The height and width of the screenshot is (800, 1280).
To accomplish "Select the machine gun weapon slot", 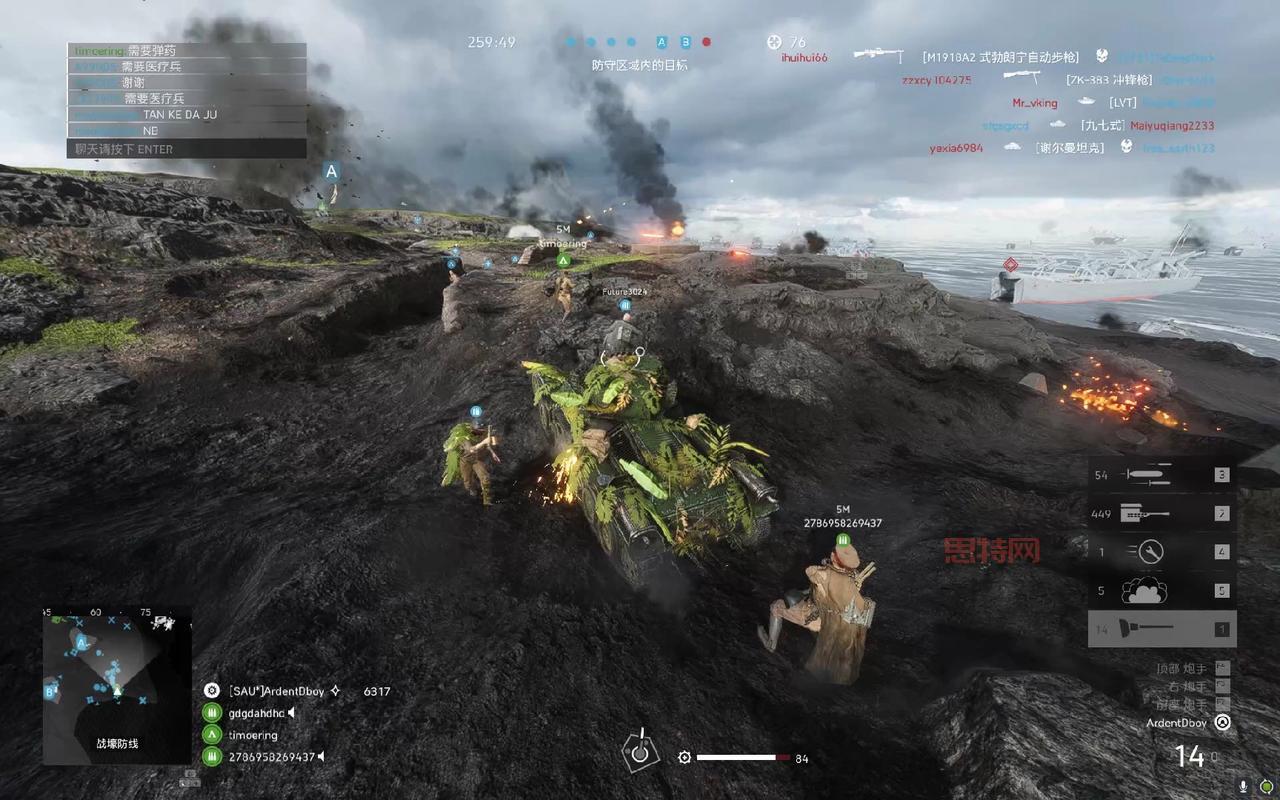I will pos(1162,514).
